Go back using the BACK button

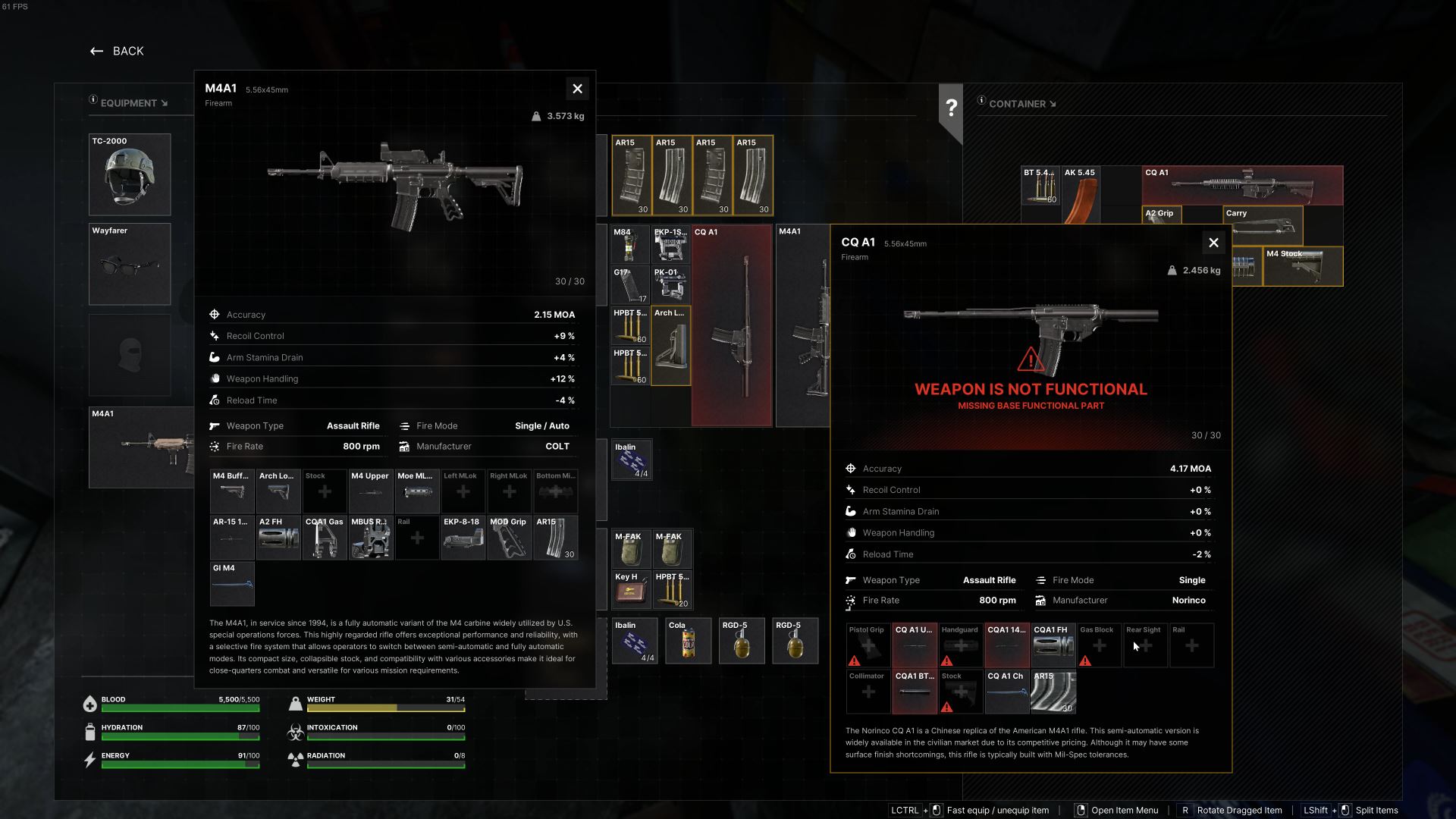click(117, 51)
